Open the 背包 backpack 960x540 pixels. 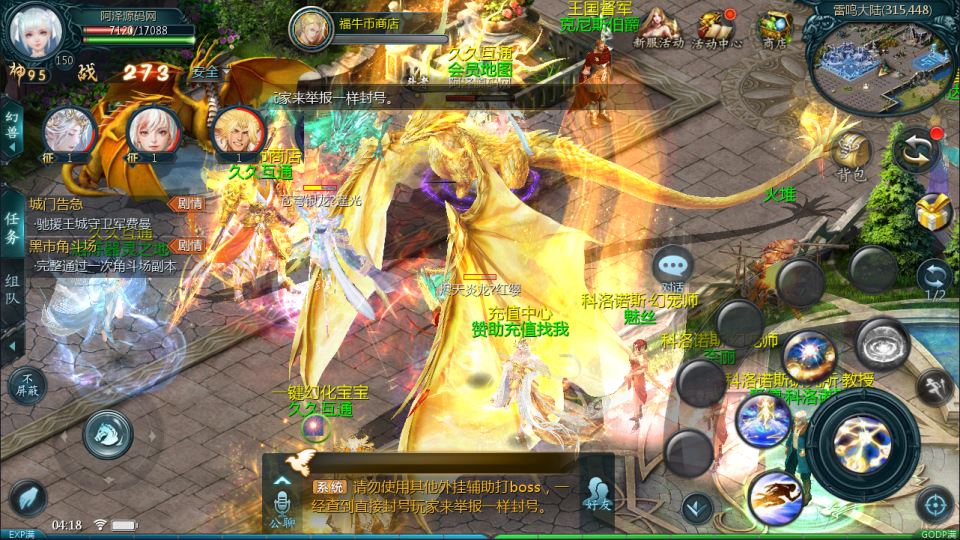pyautogui.click(x=851, y=156)
